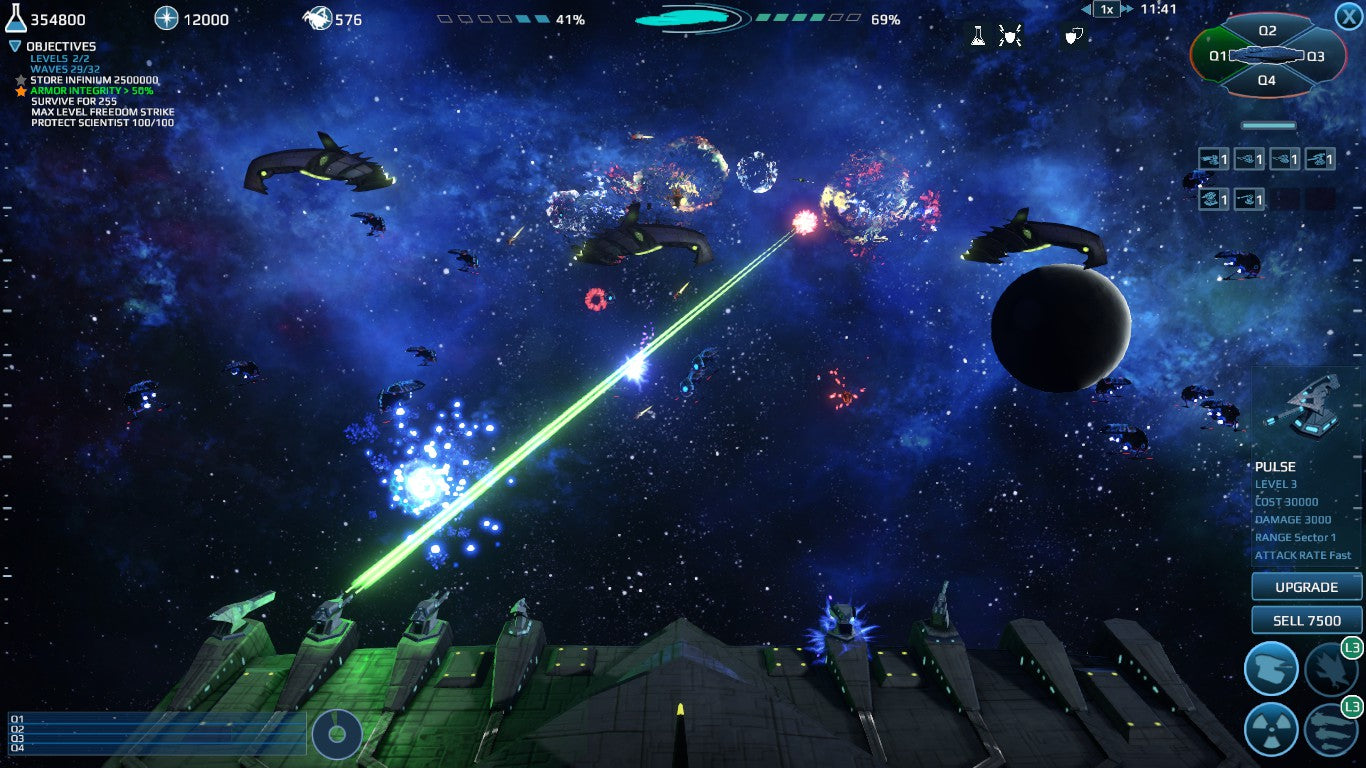
Task: Decrease game speed with the left arrow
Action: pos(1087,9)
